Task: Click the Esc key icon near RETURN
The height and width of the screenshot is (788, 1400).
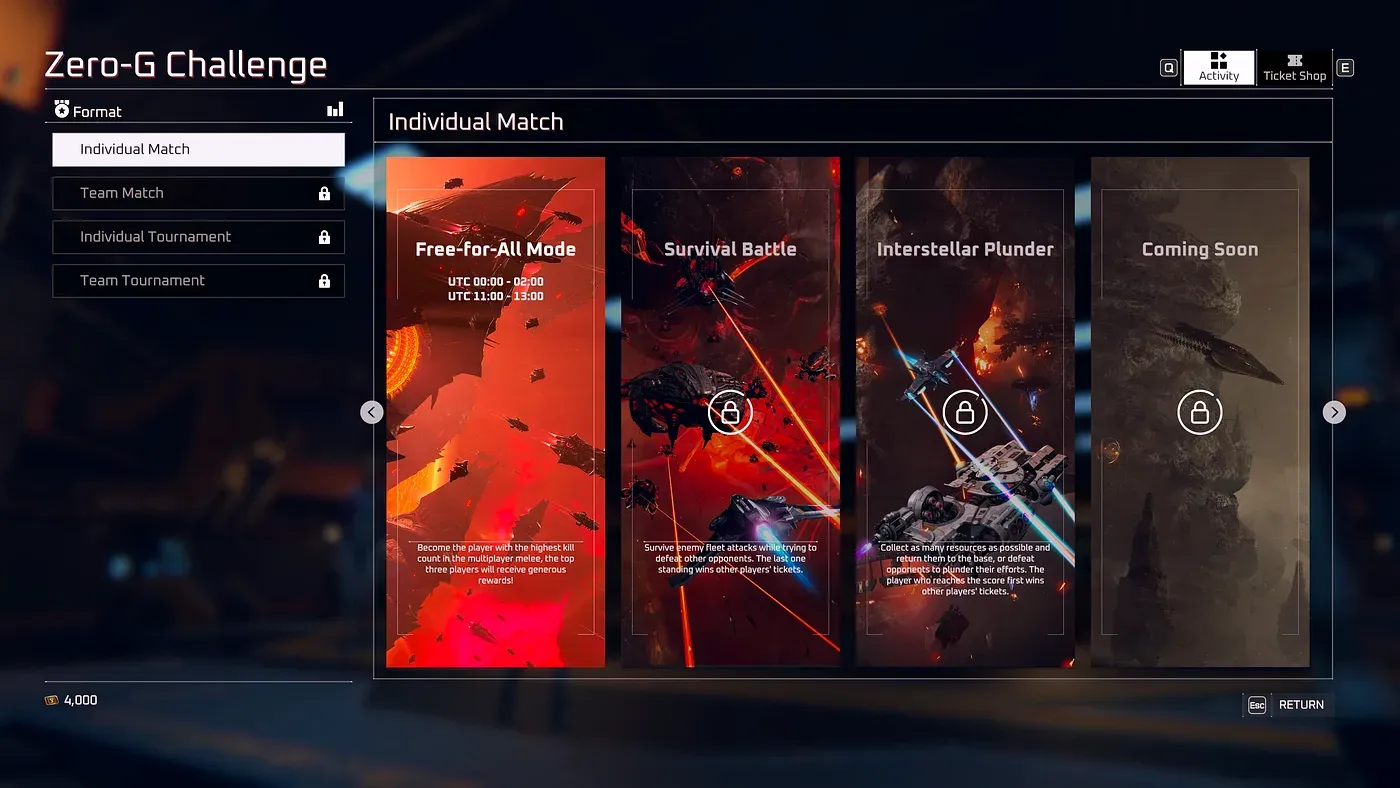Action: [x=1256, y=704]
